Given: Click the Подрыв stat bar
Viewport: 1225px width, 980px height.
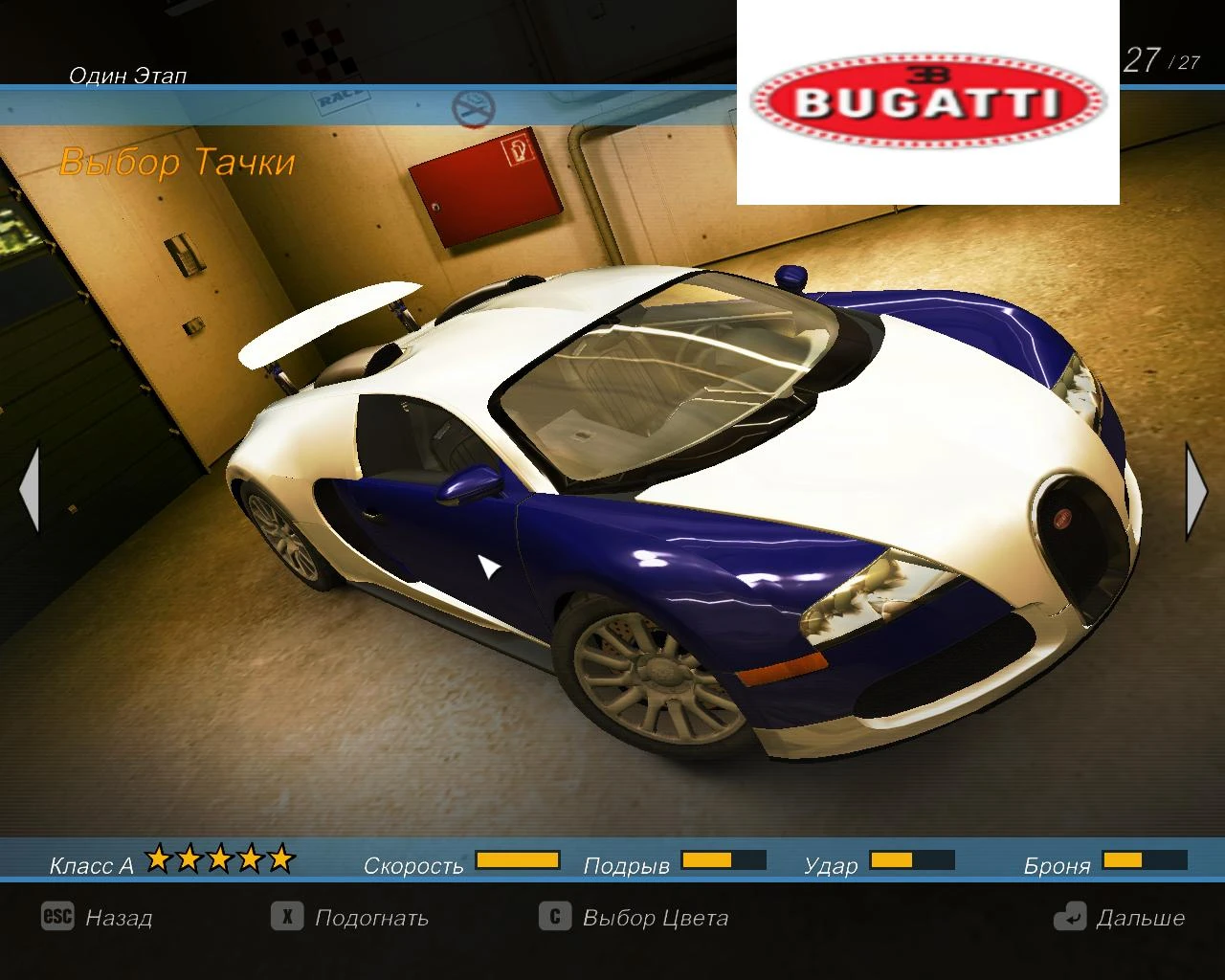Looking at the screenshot, I should point(723,860).
